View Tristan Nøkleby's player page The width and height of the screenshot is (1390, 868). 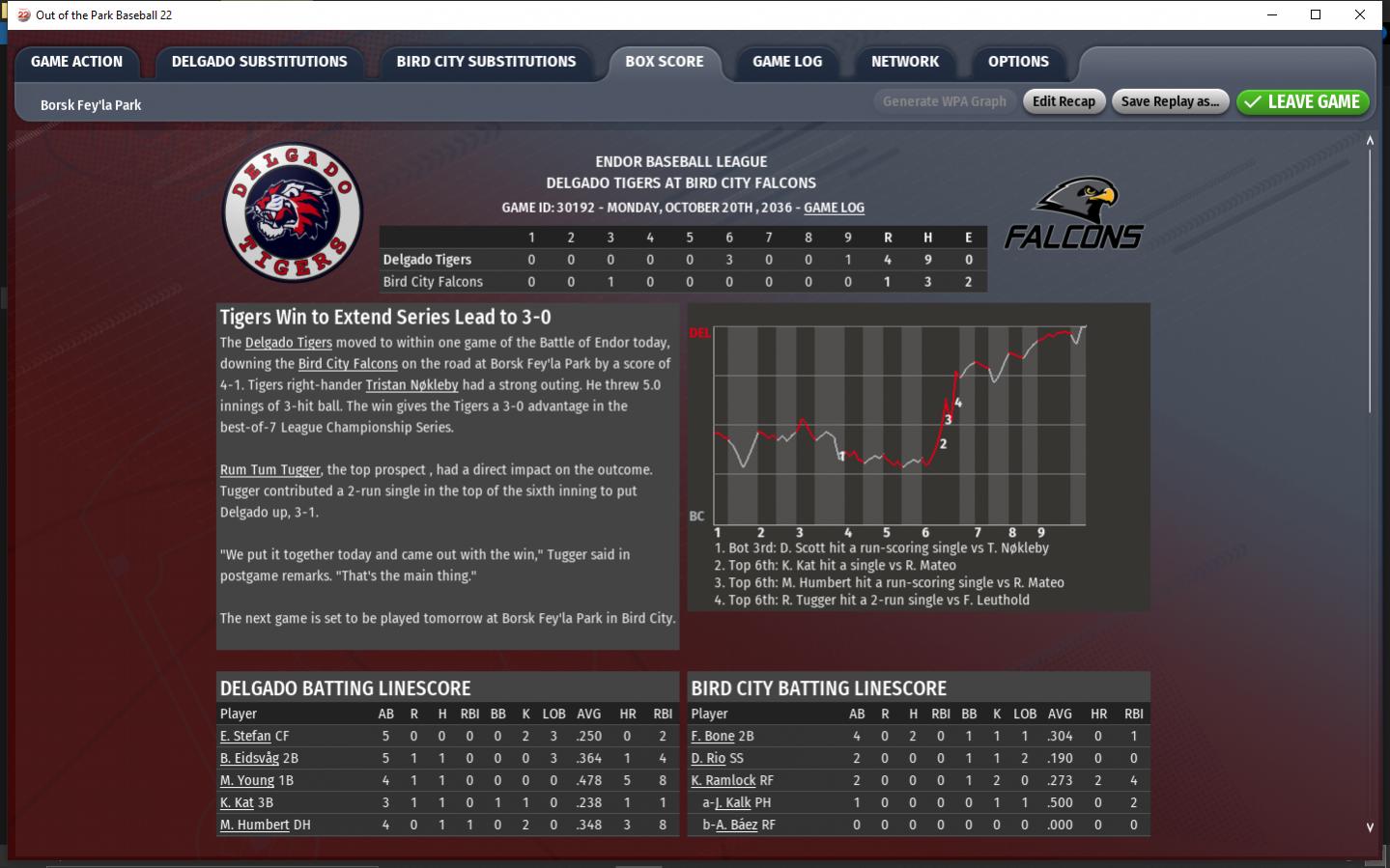[411, 385]
